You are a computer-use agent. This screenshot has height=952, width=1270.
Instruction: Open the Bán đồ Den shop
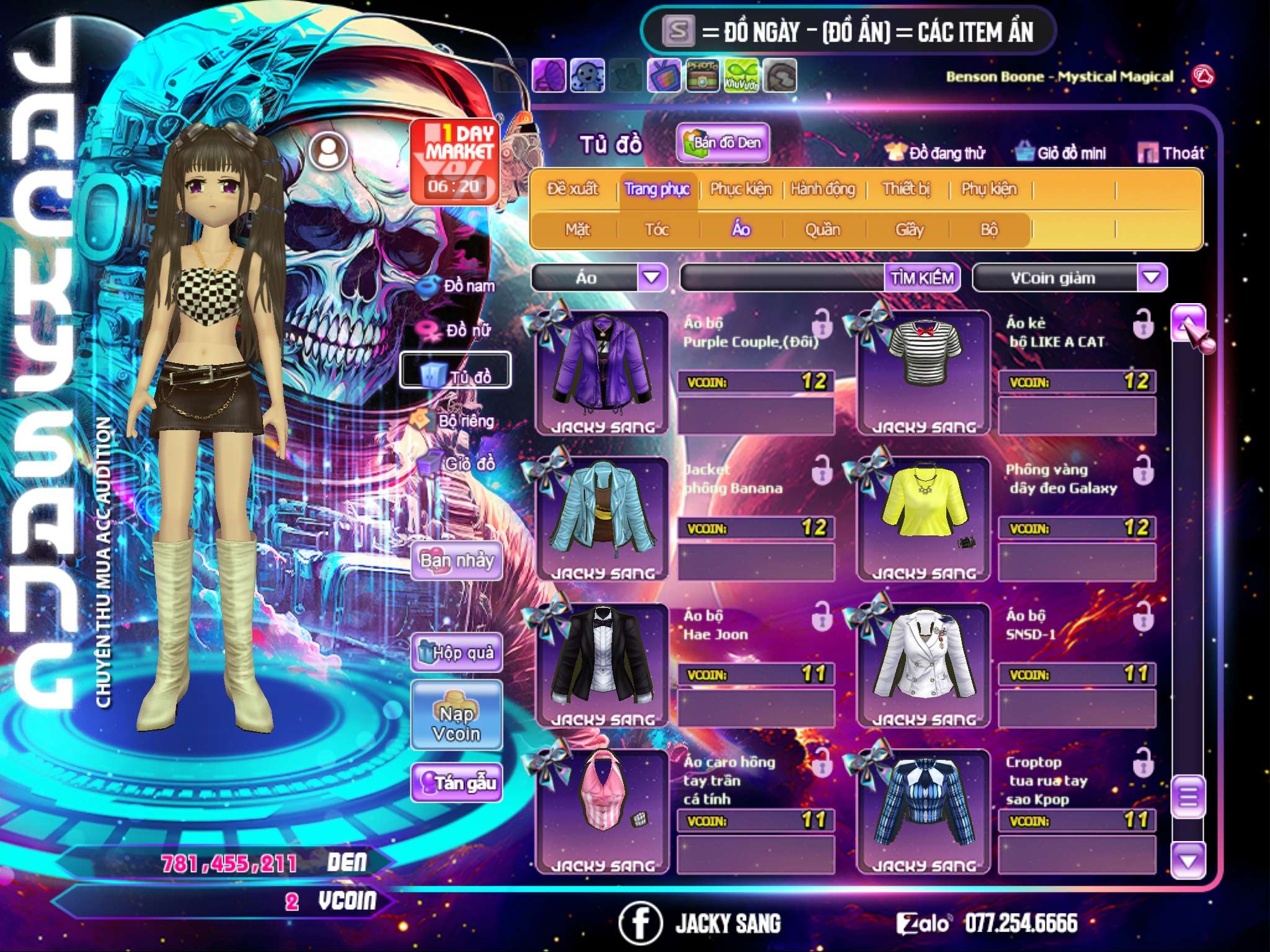point(722,143)
